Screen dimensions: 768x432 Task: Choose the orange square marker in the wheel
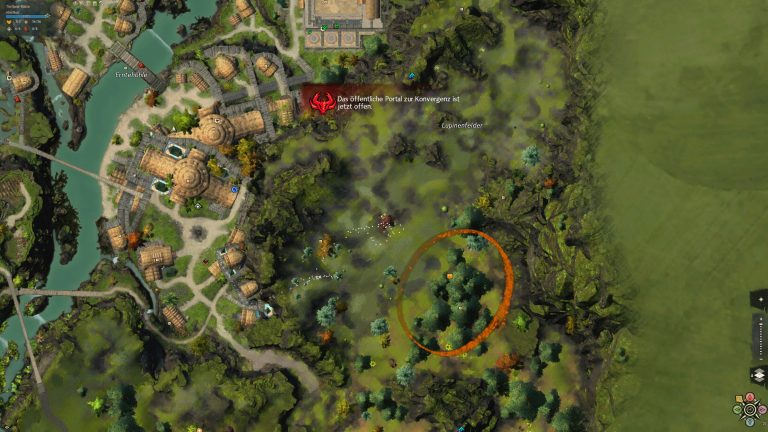click(739, 399)
